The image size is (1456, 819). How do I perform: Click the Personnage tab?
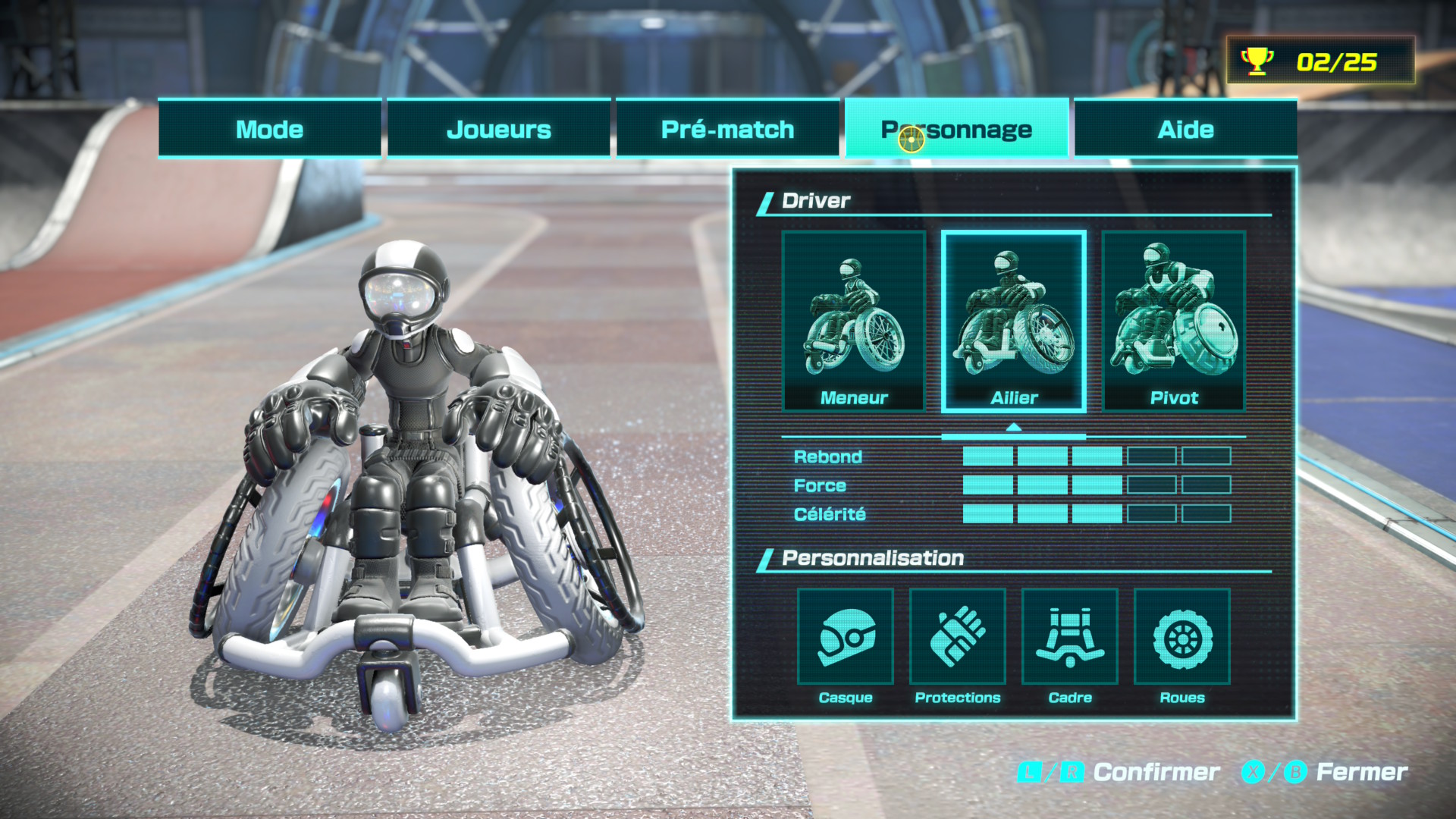(x=956, y=129)
